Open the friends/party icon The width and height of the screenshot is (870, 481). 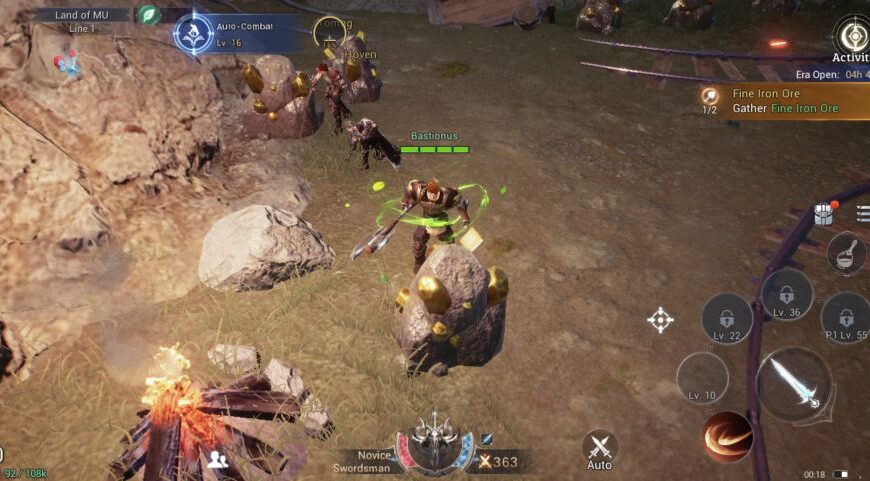[218, 460]
